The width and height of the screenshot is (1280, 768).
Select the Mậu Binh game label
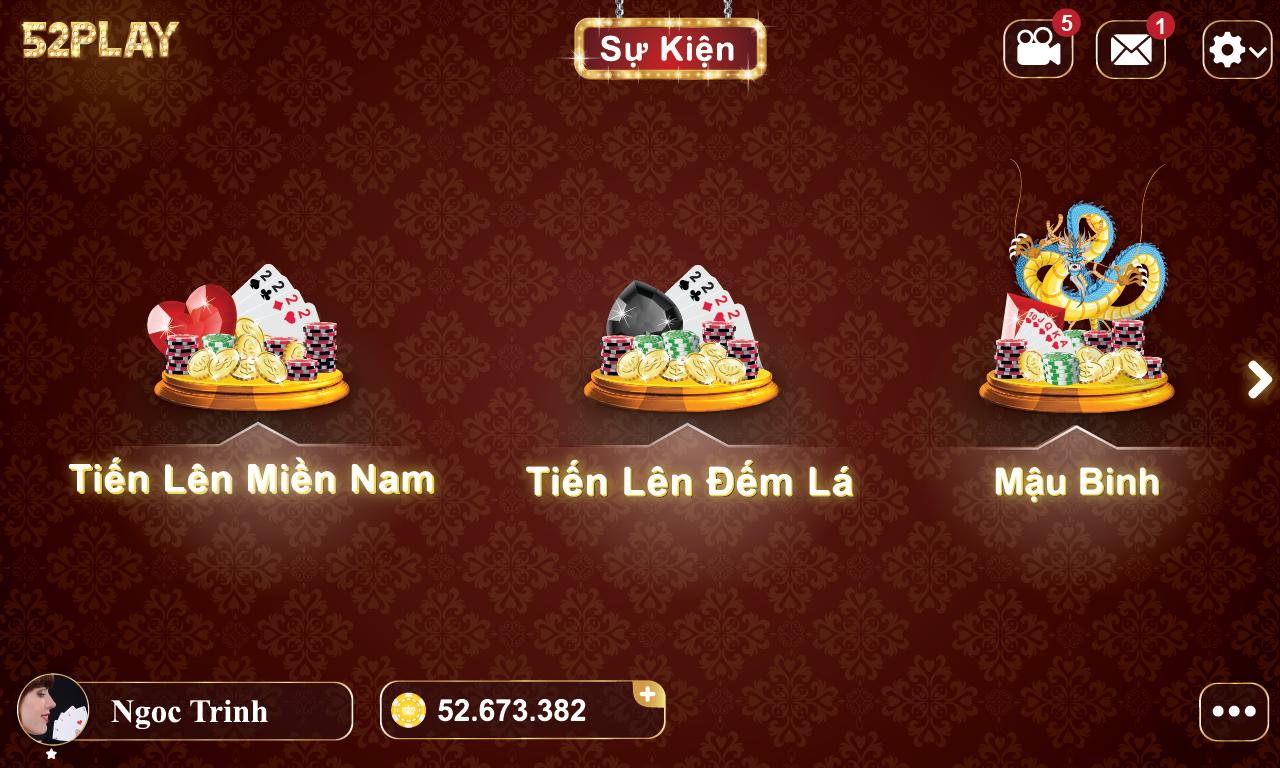(x=1076, y=482)
